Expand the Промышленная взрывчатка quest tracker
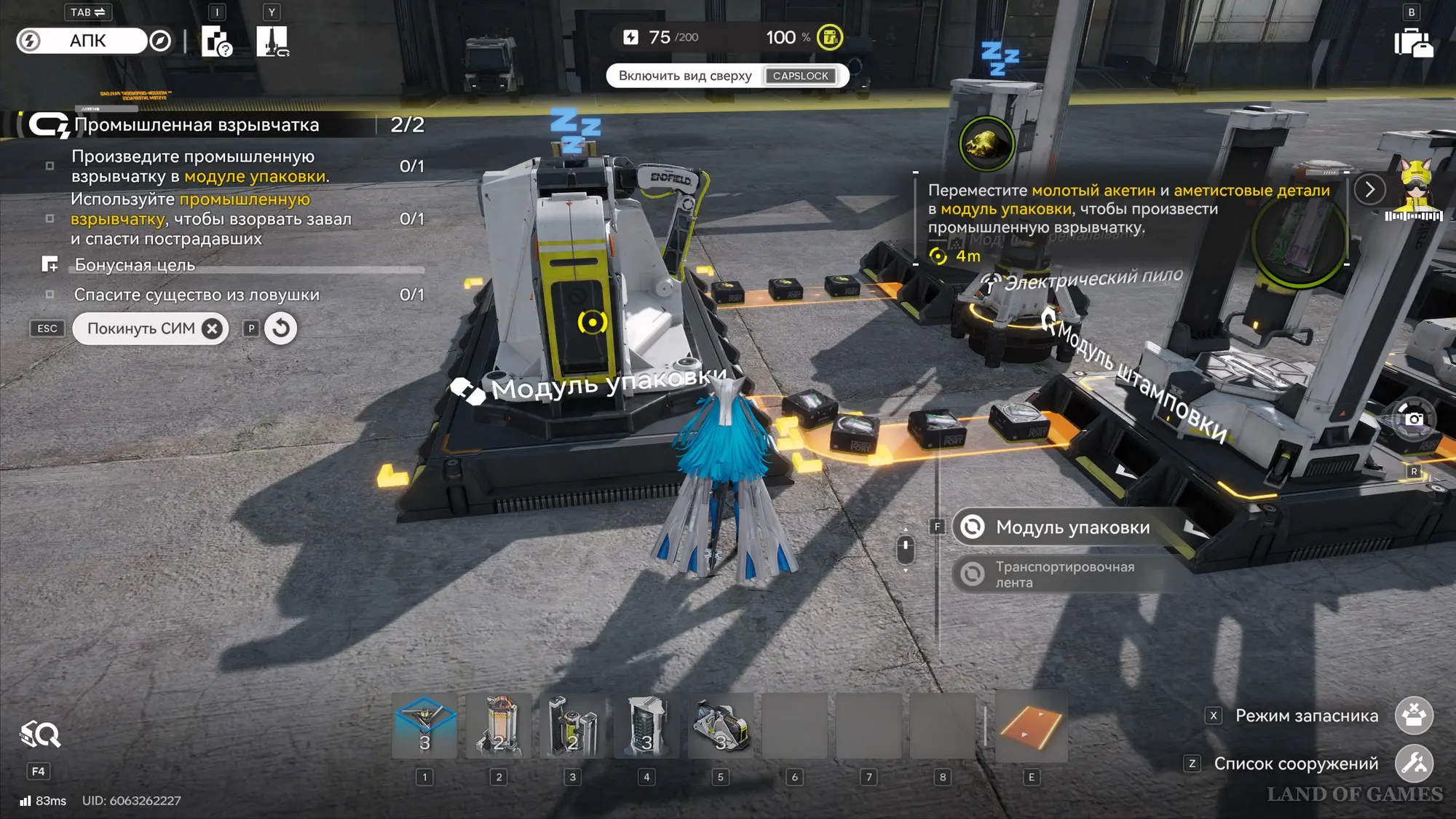 tap(197, 125)
